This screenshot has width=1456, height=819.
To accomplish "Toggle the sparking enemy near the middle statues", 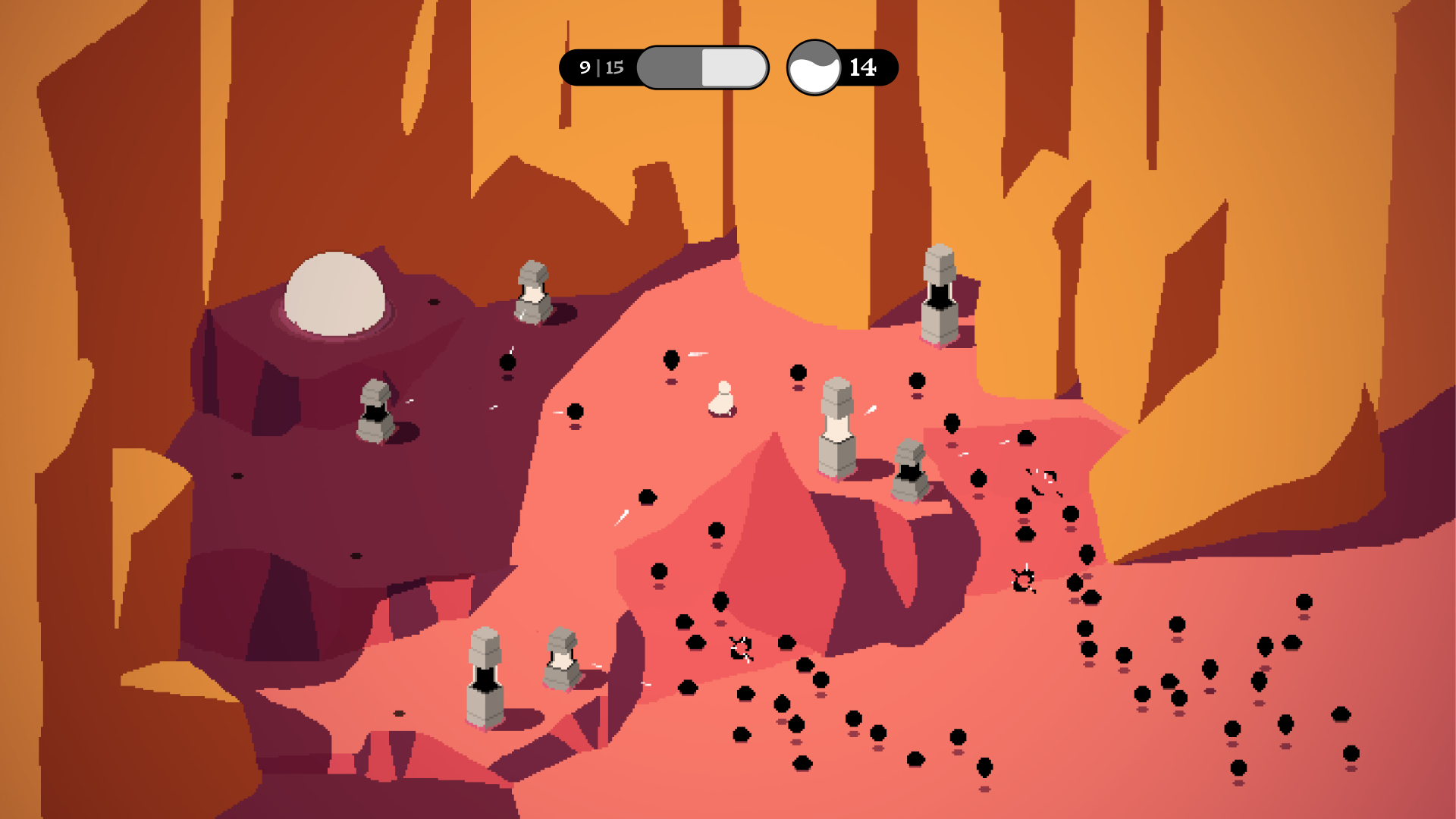I will [1040, 478].
